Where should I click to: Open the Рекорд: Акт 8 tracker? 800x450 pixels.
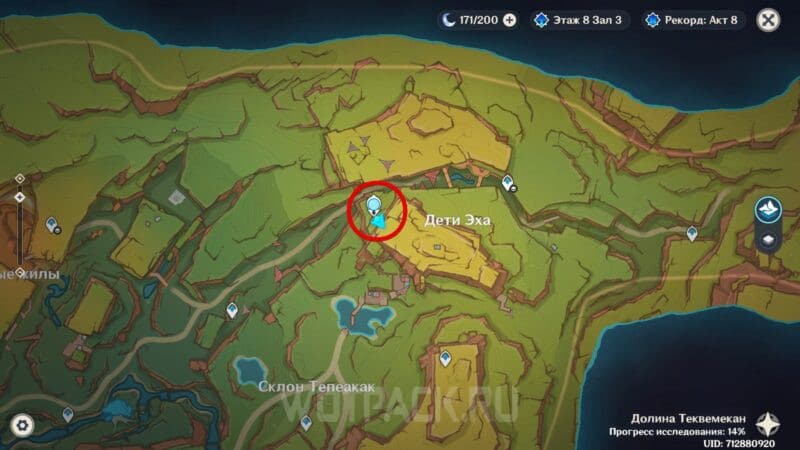(695, 19)
